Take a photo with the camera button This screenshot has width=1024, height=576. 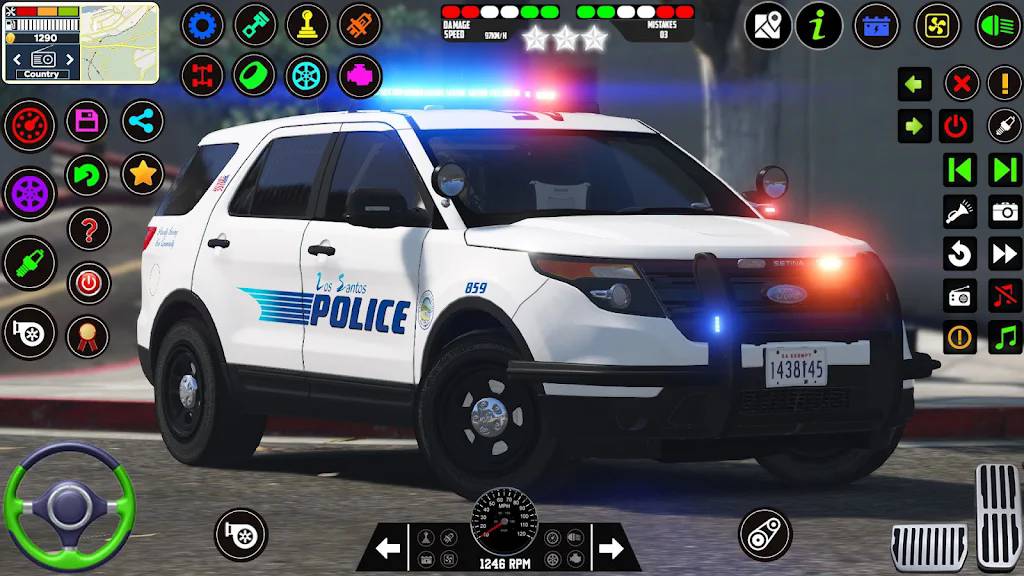point(1005,211)
